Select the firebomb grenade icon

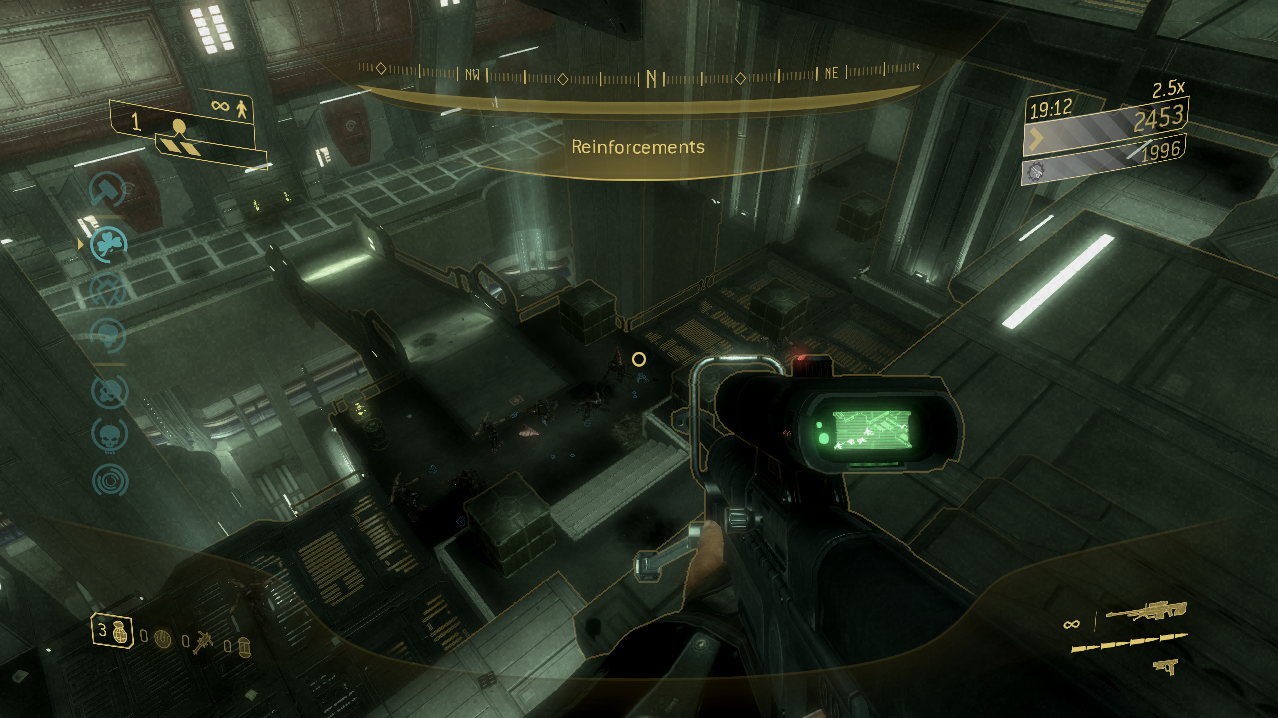[242, 646]
